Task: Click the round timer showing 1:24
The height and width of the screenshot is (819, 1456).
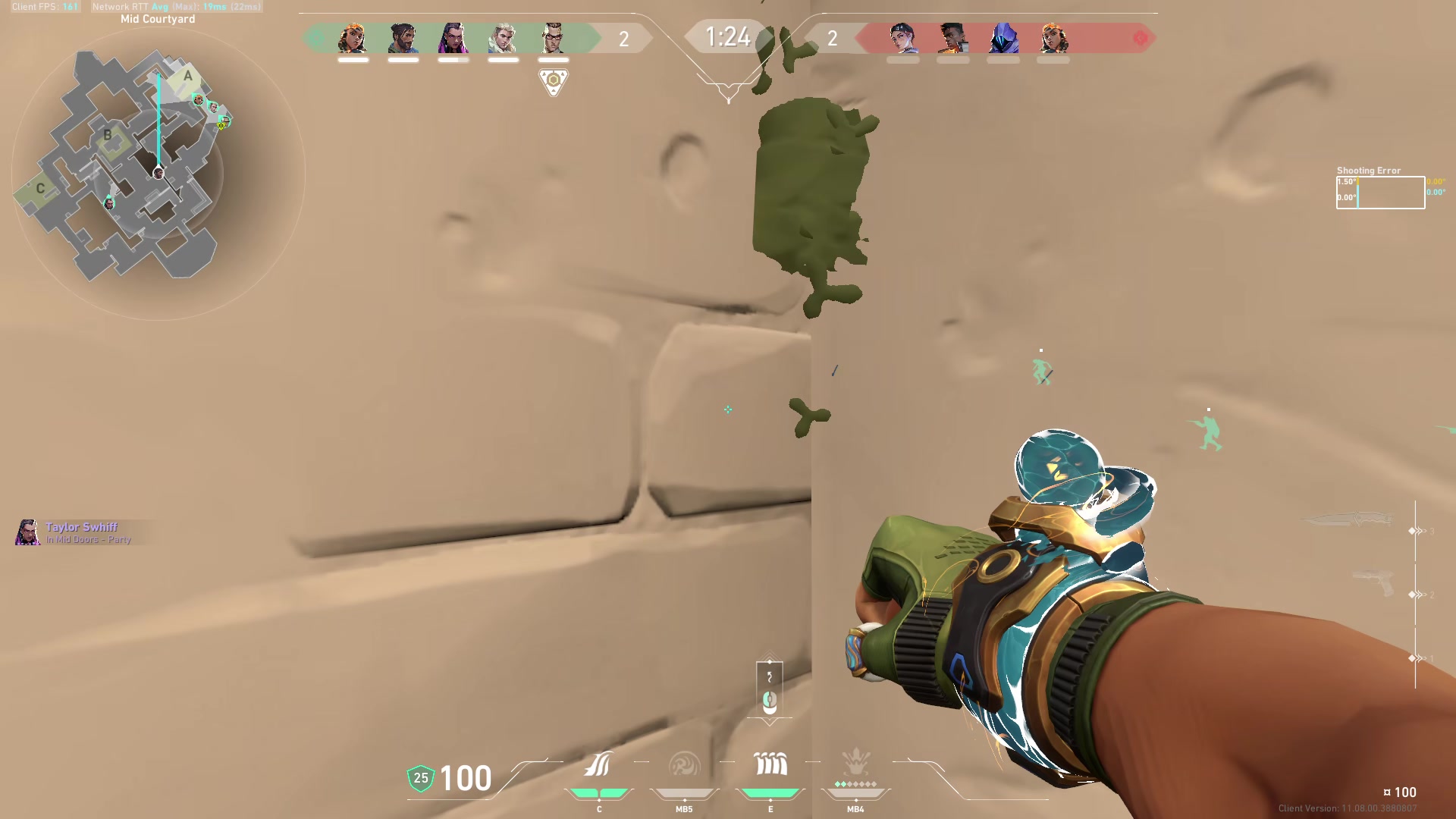Action: tap(727, 36)
